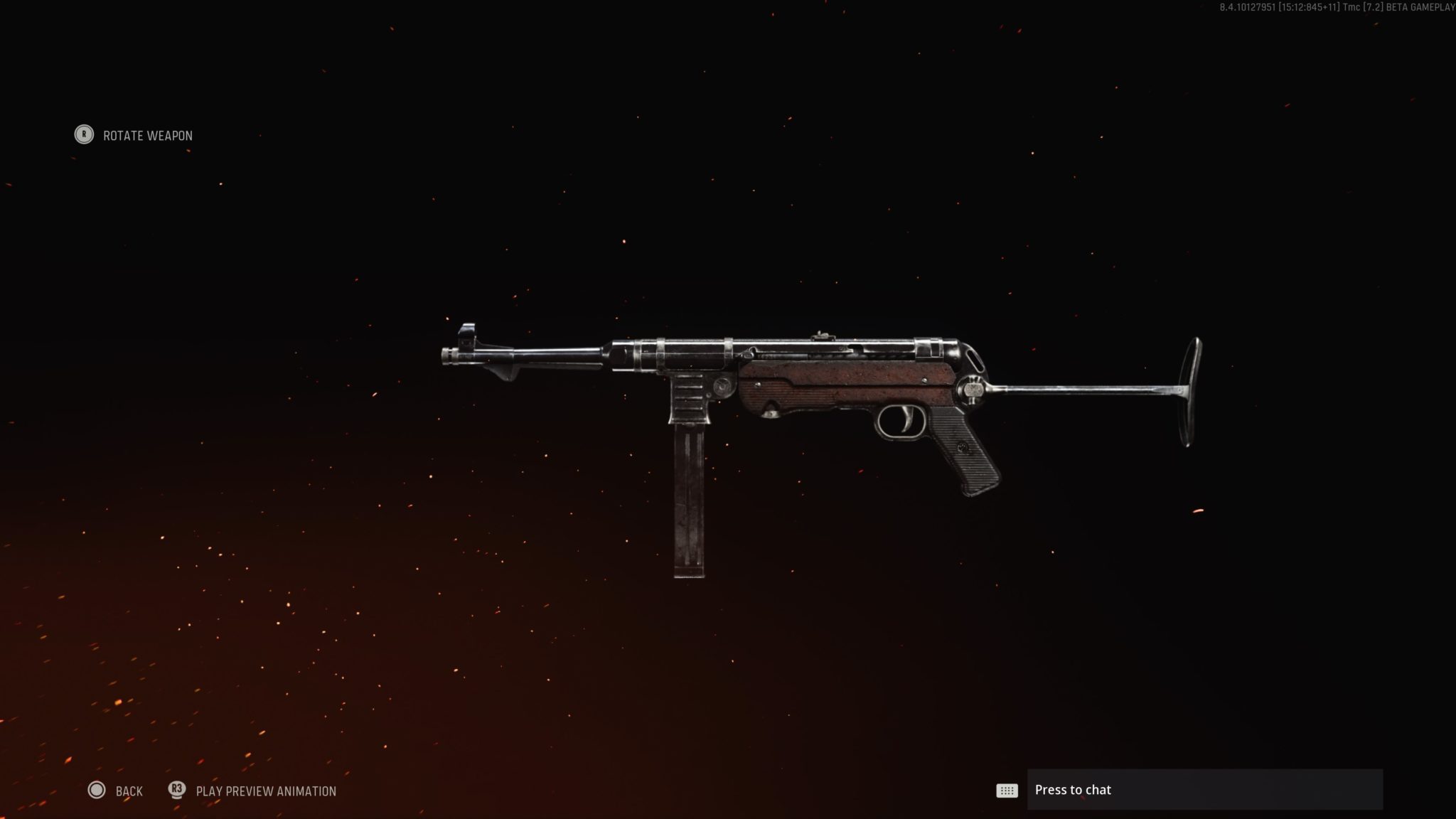Click PLAY PREVIEW ANIMATION text
The height and width of the screenshot is (819, 1456).
click(x=265, y=791)
